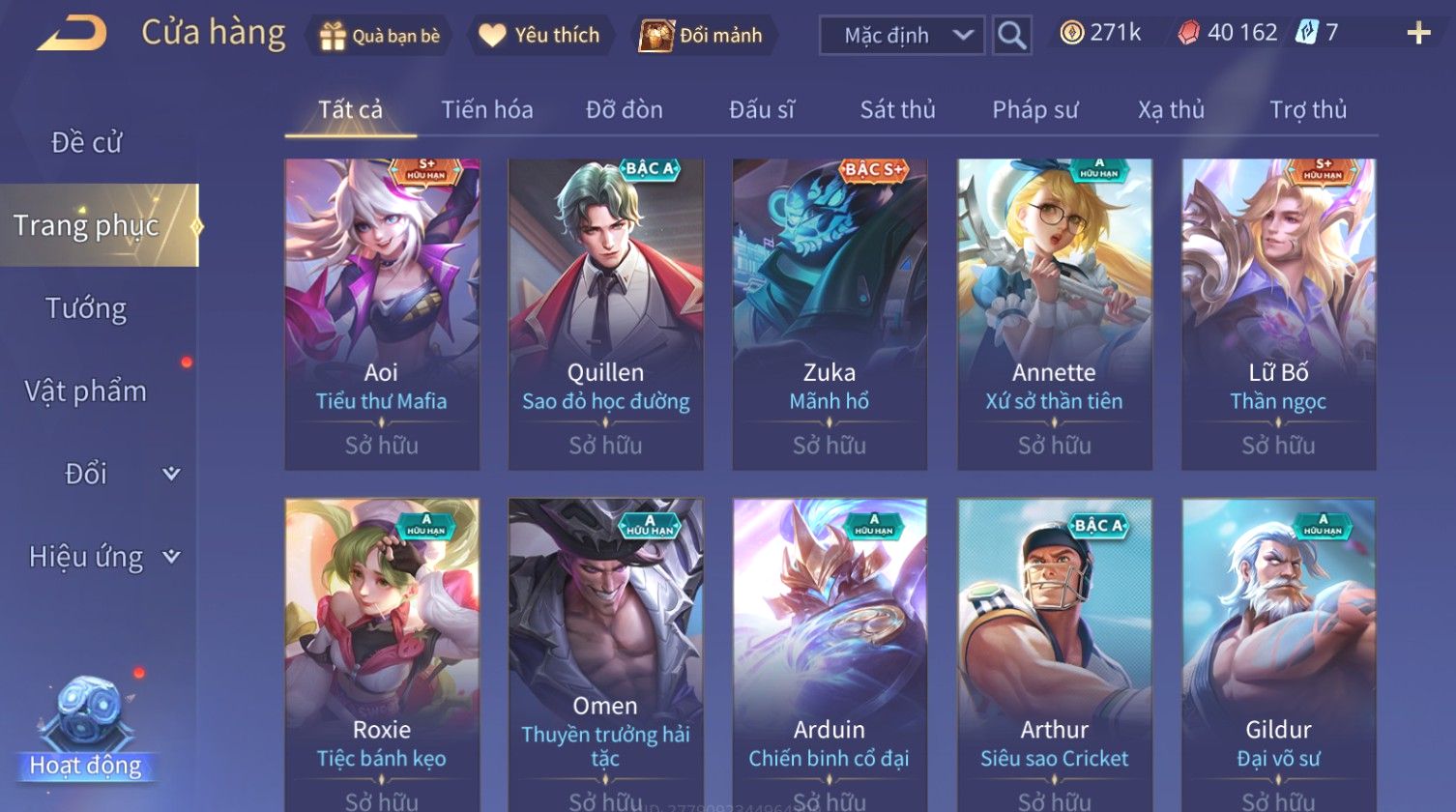Image resolution: width=1456 pixels, height=812 pixels.
Task: Expand the Hiệu ứng menu
Action: [102, 557]
